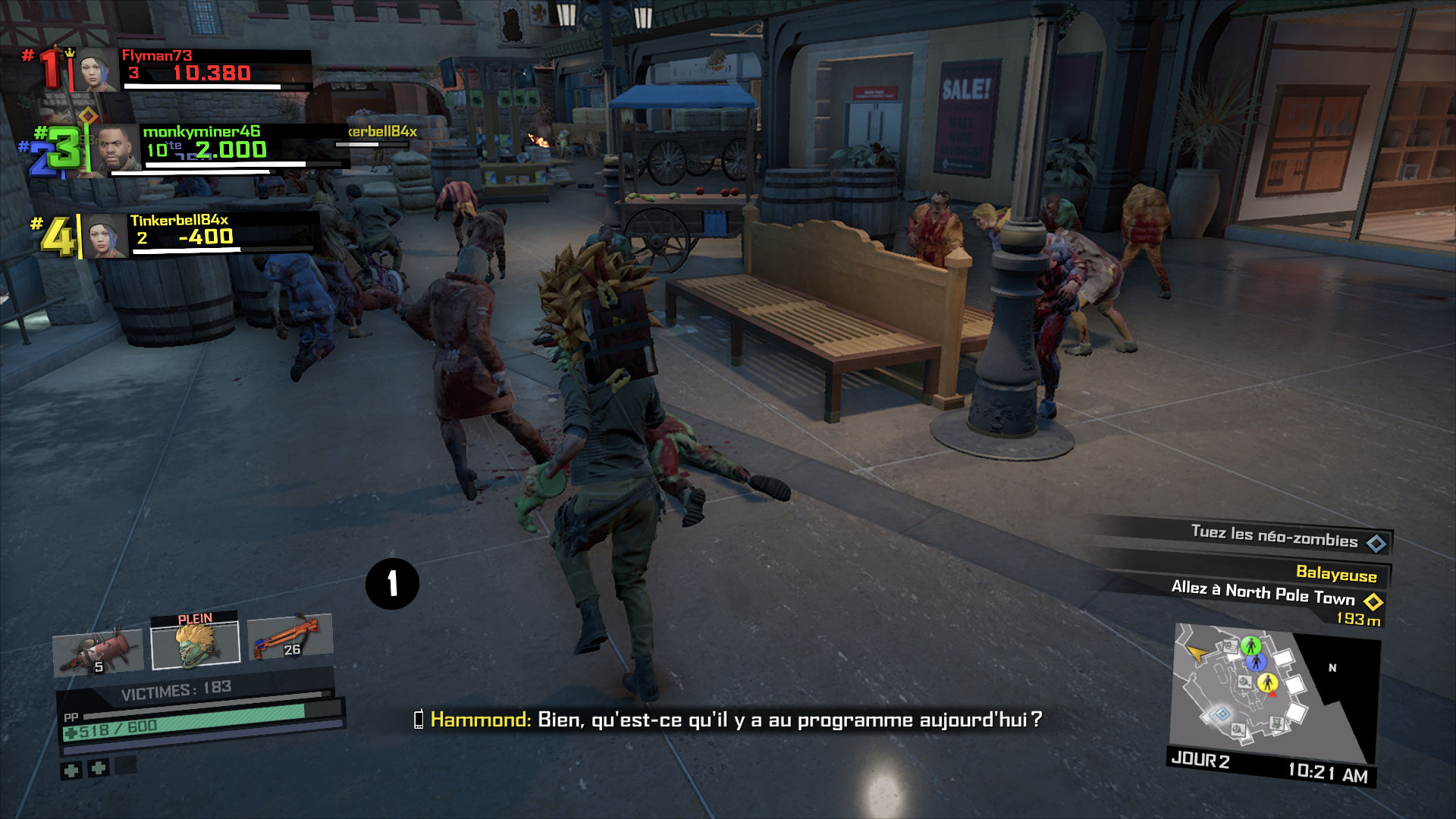
Task: Click the first health cross pickup icon
Action: [71, 770]
